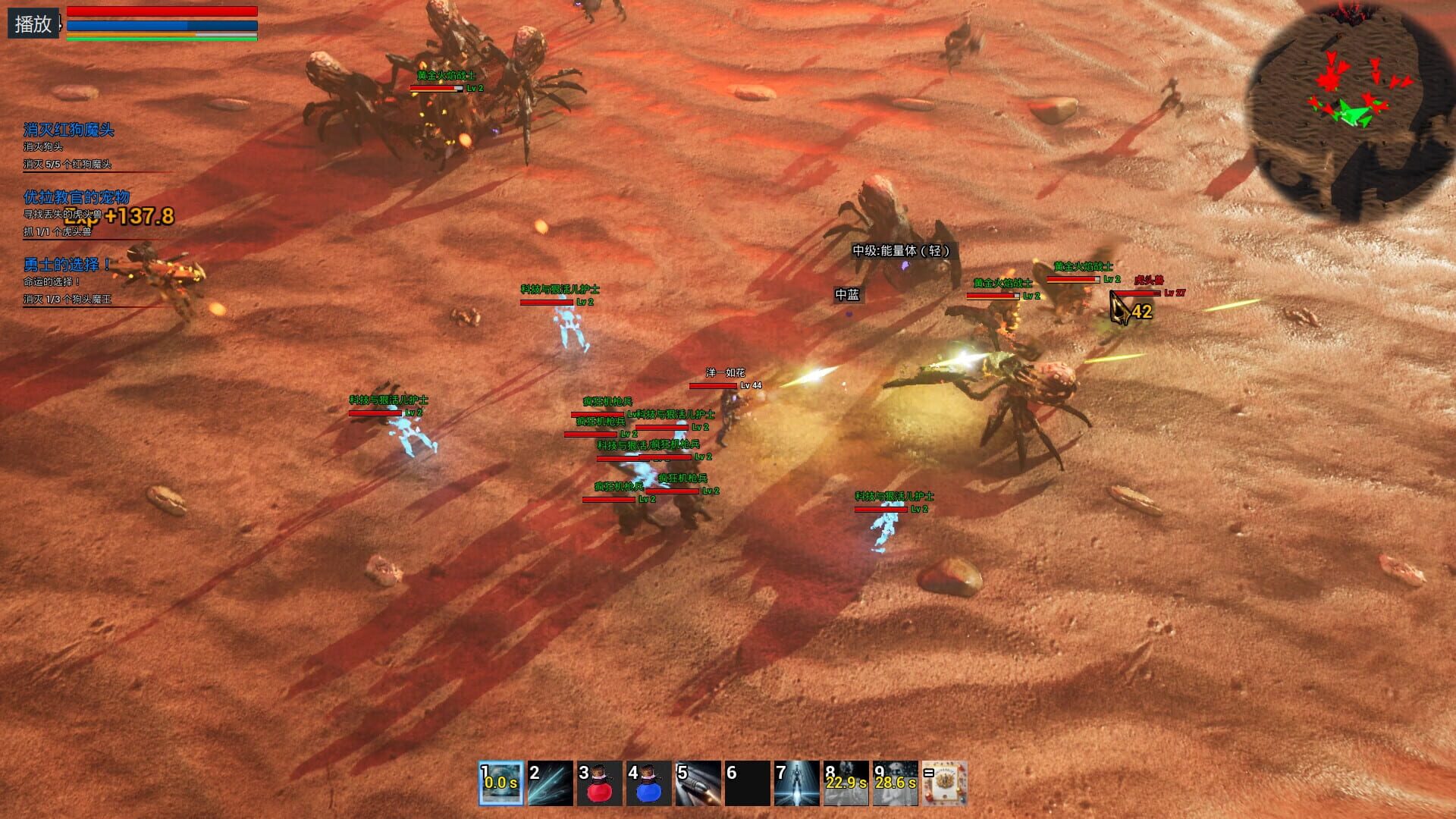Click the red health bar at top left
1456x819 pixels.
pyautogui.click(x=162, y=11)
